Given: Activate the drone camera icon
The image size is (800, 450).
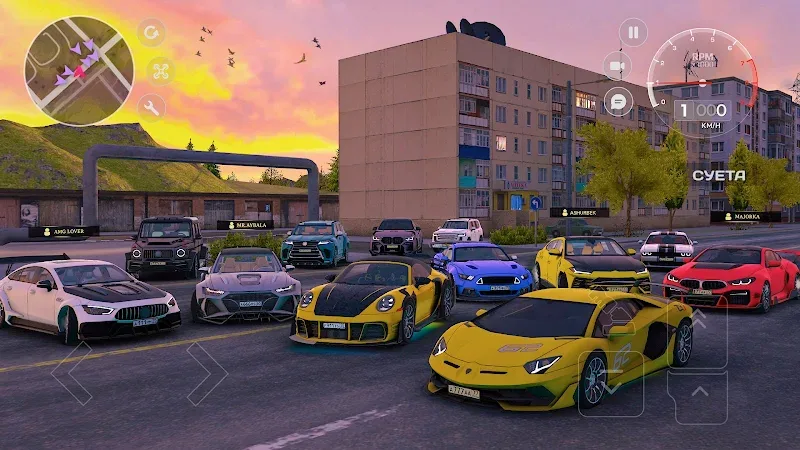Looking at the screenshot, I should (x=159, y=70).
